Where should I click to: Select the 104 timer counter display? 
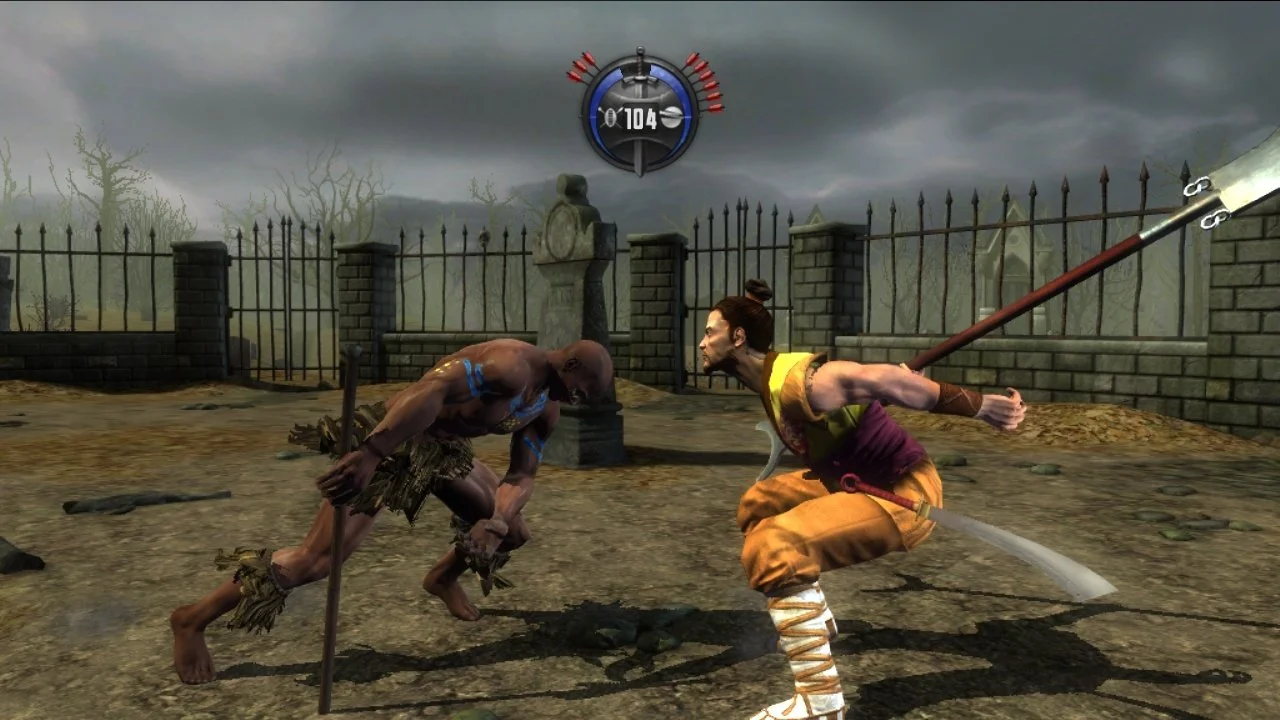point(639,118)
